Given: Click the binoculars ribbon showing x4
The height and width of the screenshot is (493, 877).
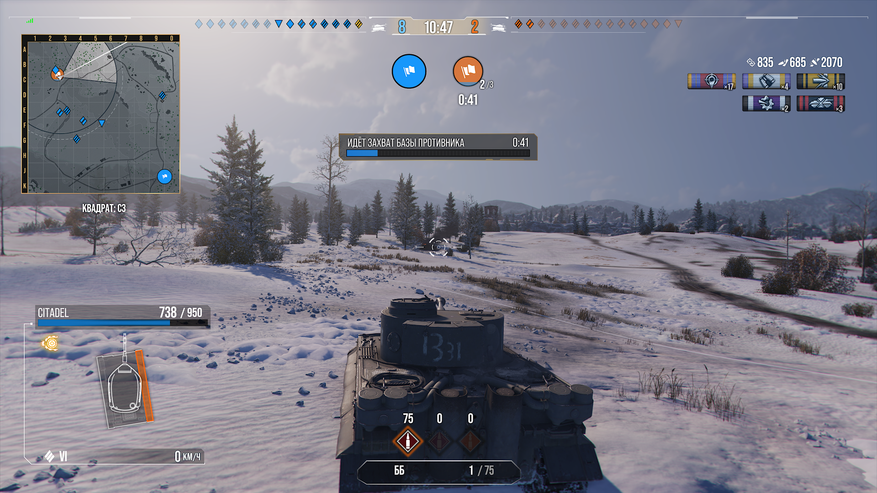Looking at the screenshot, I should point(766,81).
